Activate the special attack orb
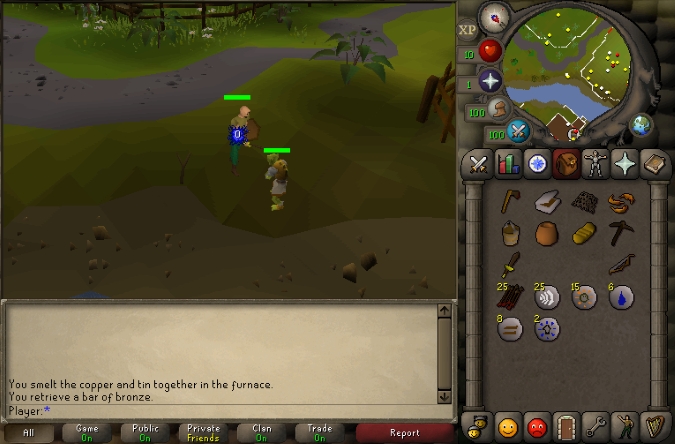This screenshot has width=675, height=444. point(518,131)
